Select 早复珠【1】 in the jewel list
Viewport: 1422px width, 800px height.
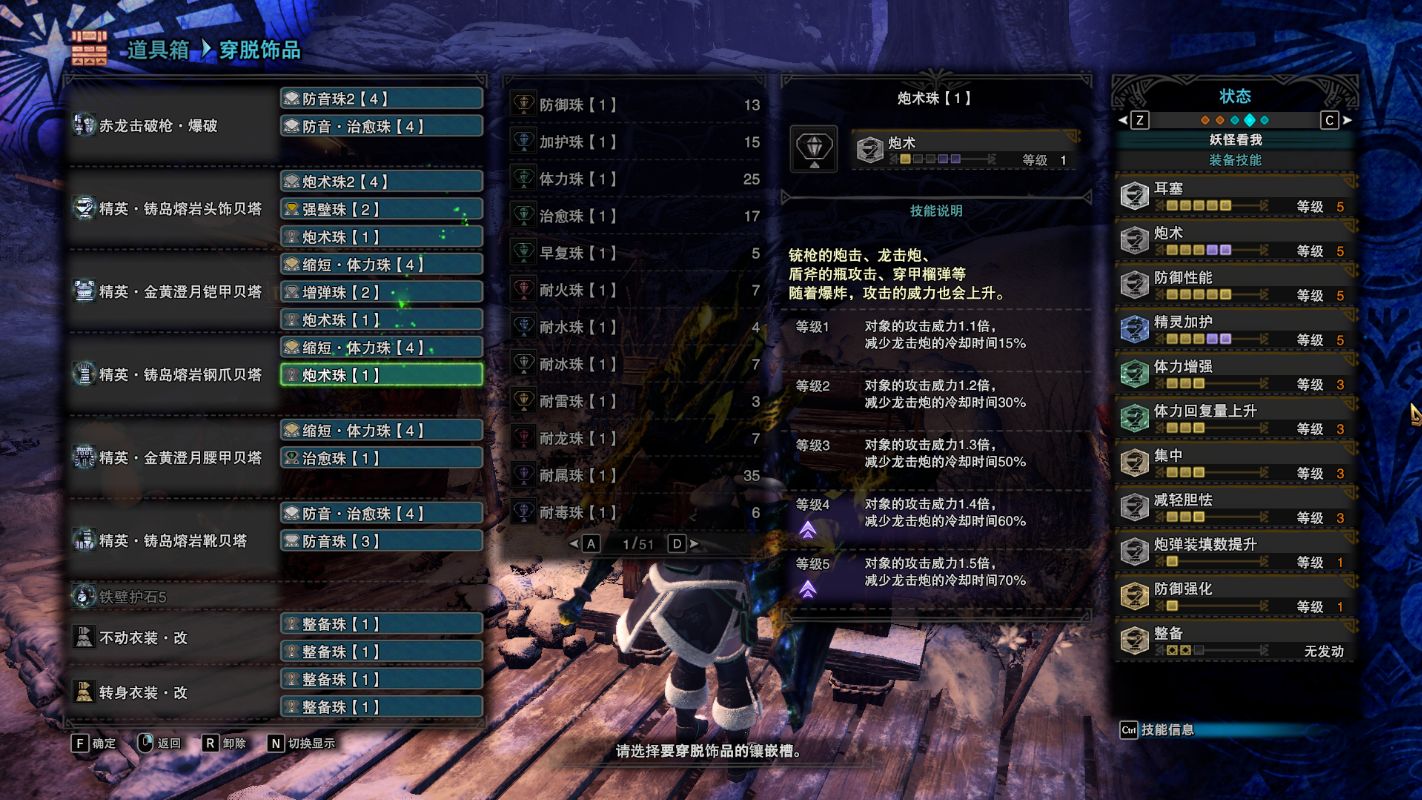pyautogui.click(x=636, y=253)
